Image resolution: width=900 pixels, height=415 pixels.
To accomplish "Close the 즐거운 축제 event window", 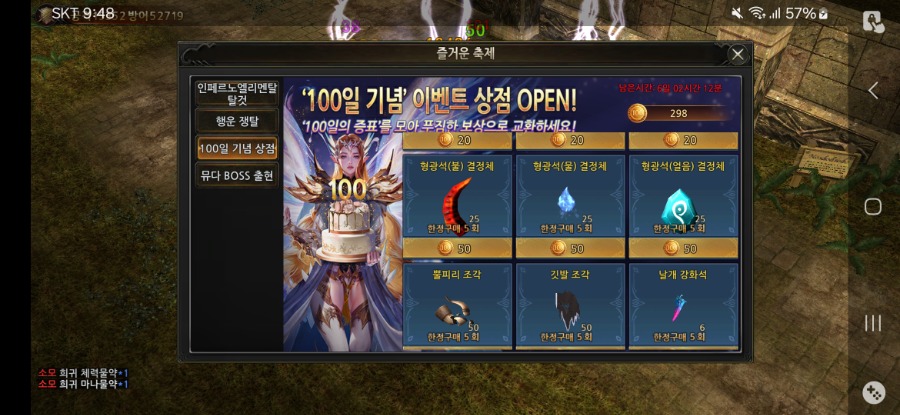I will tap(737, 54).
